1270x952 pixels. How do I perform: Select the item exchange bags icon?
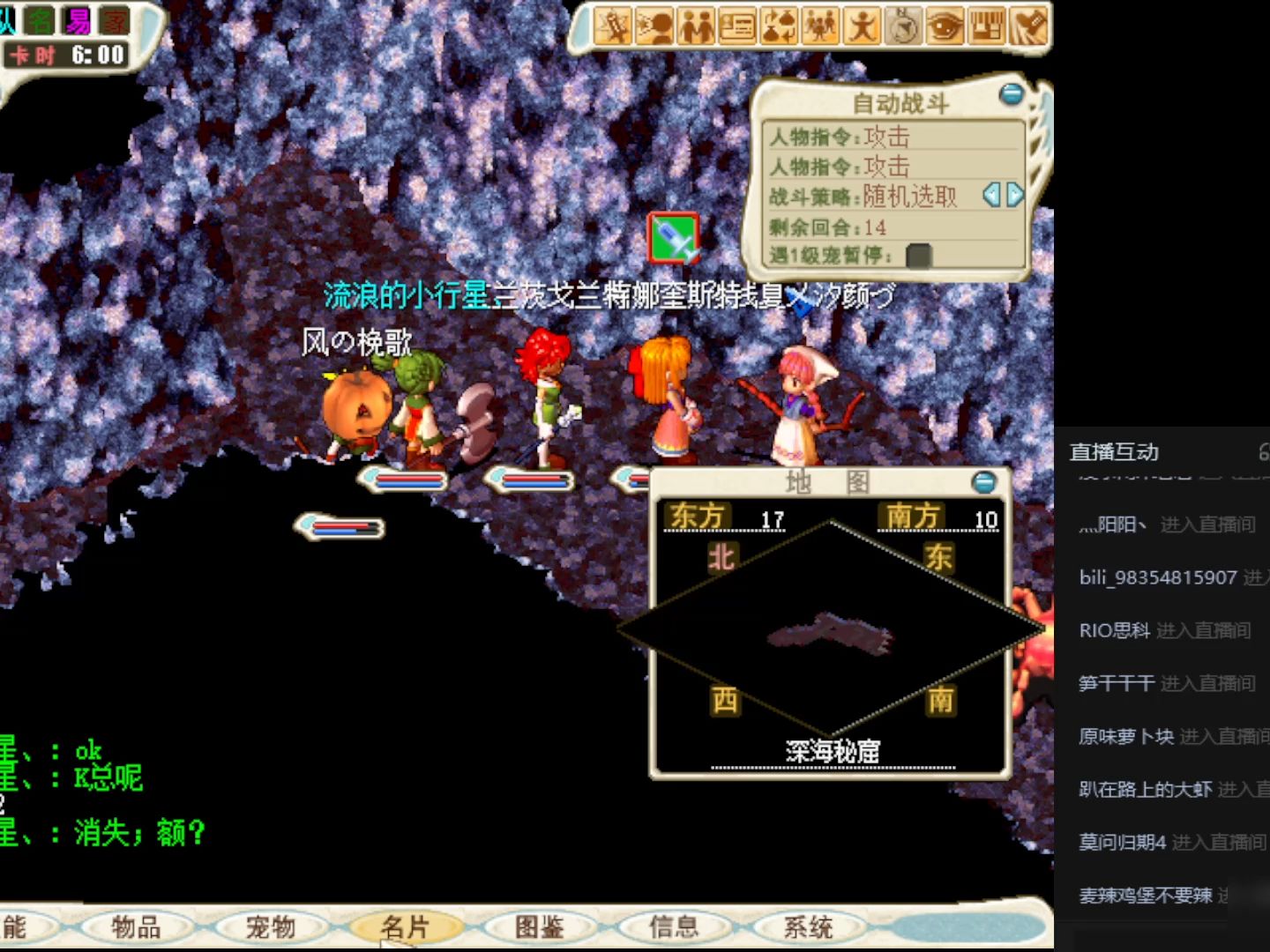pyautogui.click(x=779, y=27)
